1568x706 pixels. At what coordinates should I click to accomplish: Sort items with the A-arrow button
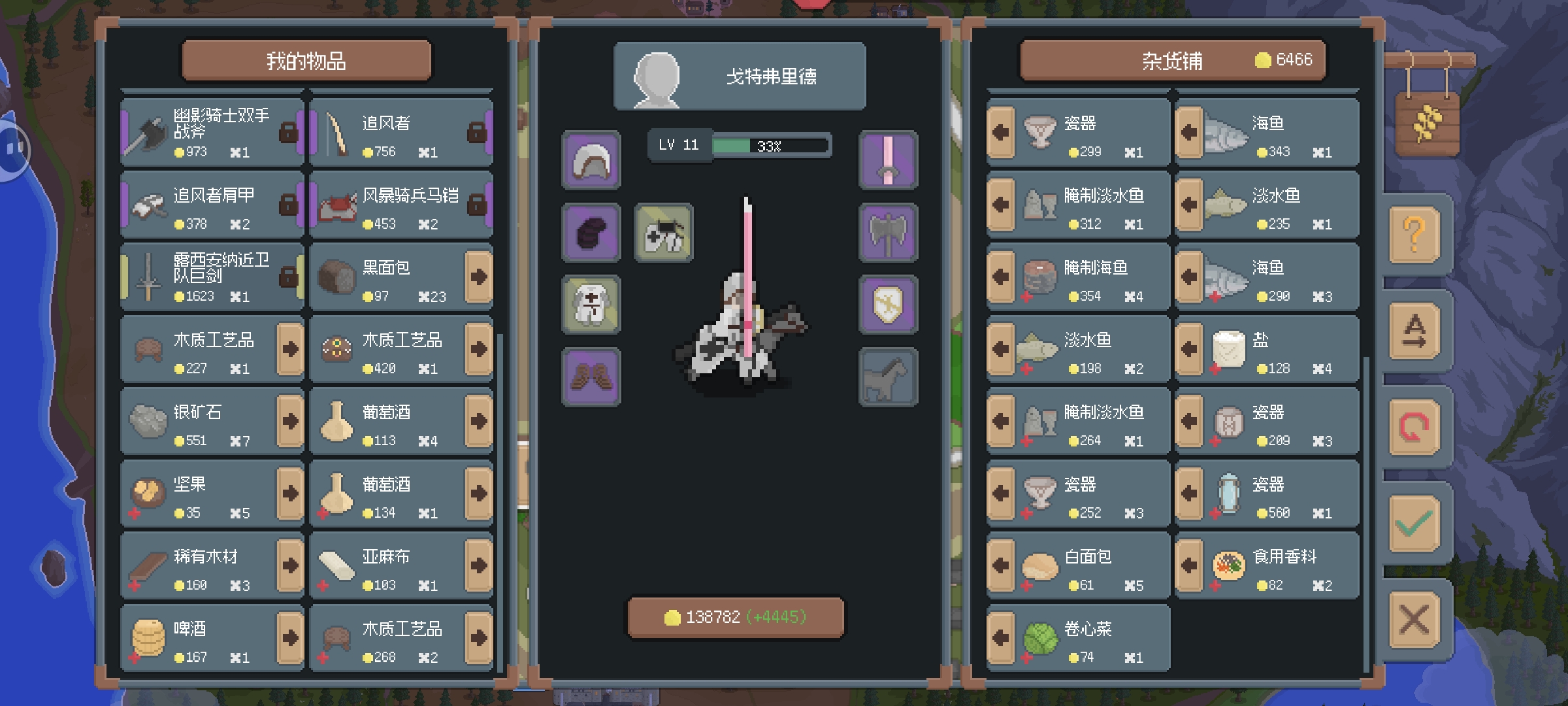(1414, 331)
